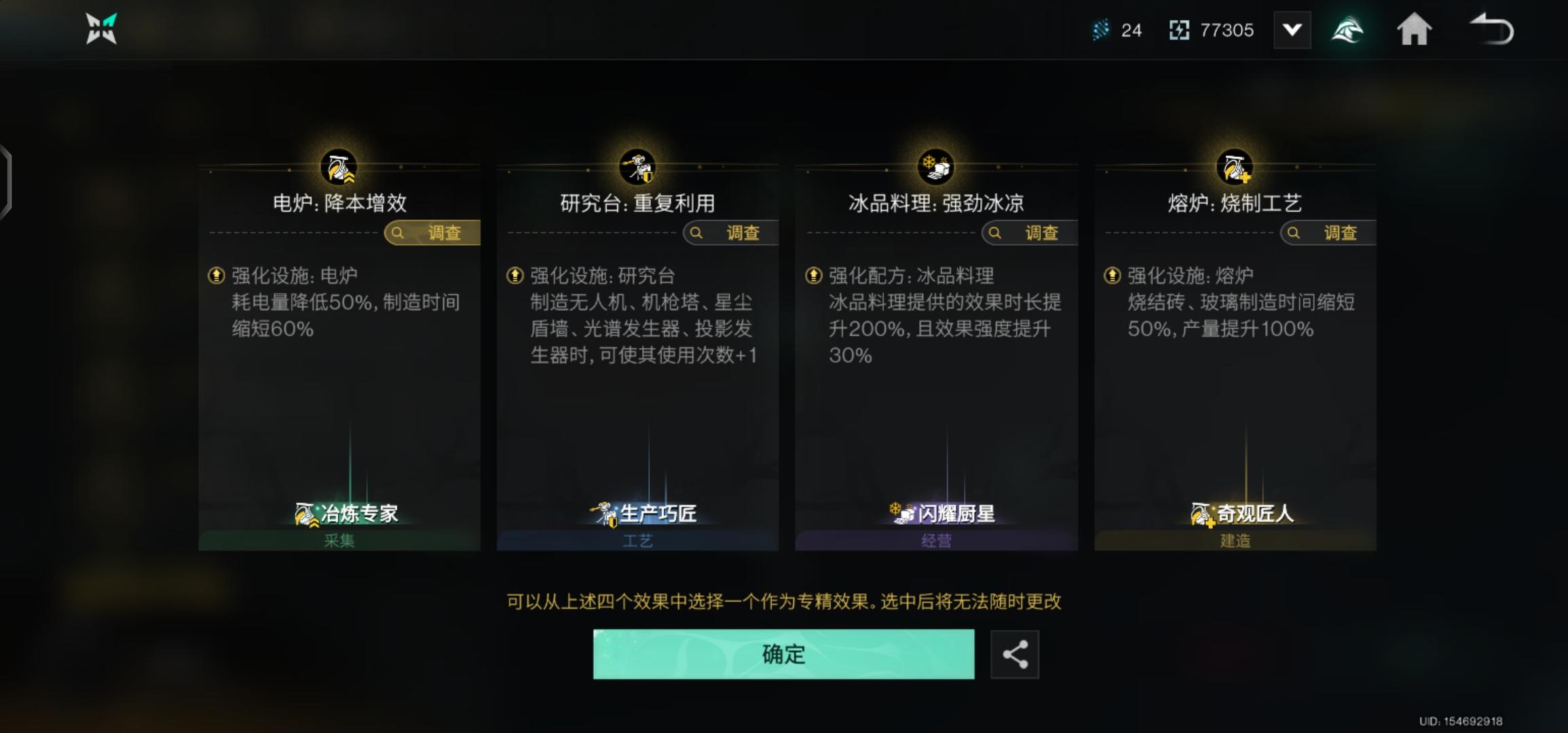Select the 熔炉:烧制工艺 card icon
Image resolution: width=1568 pixels, height=733 pixels.
tap(1234, 166)
